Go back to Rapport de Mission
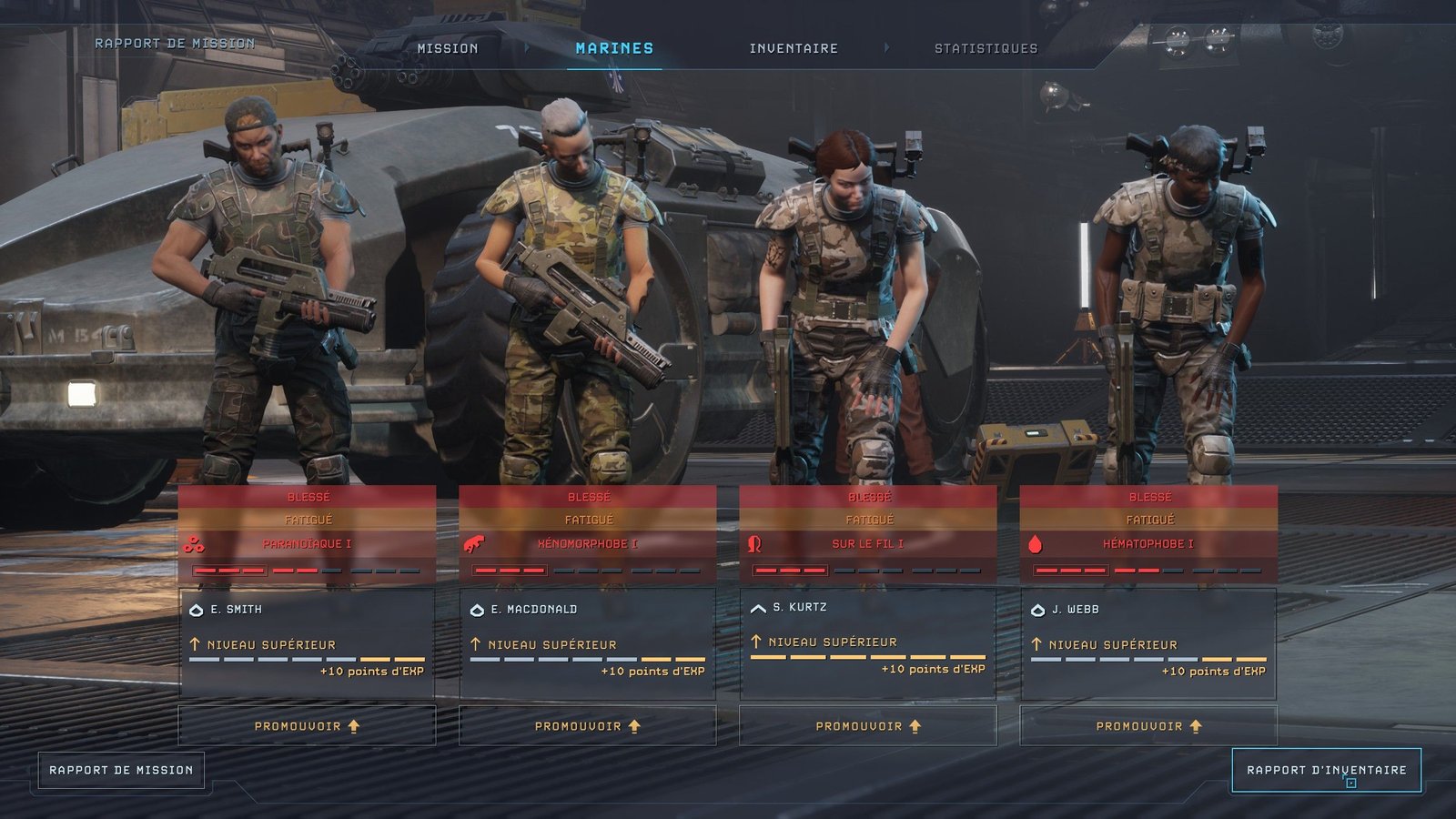1456x819 pixels. [x=121, y=770]
